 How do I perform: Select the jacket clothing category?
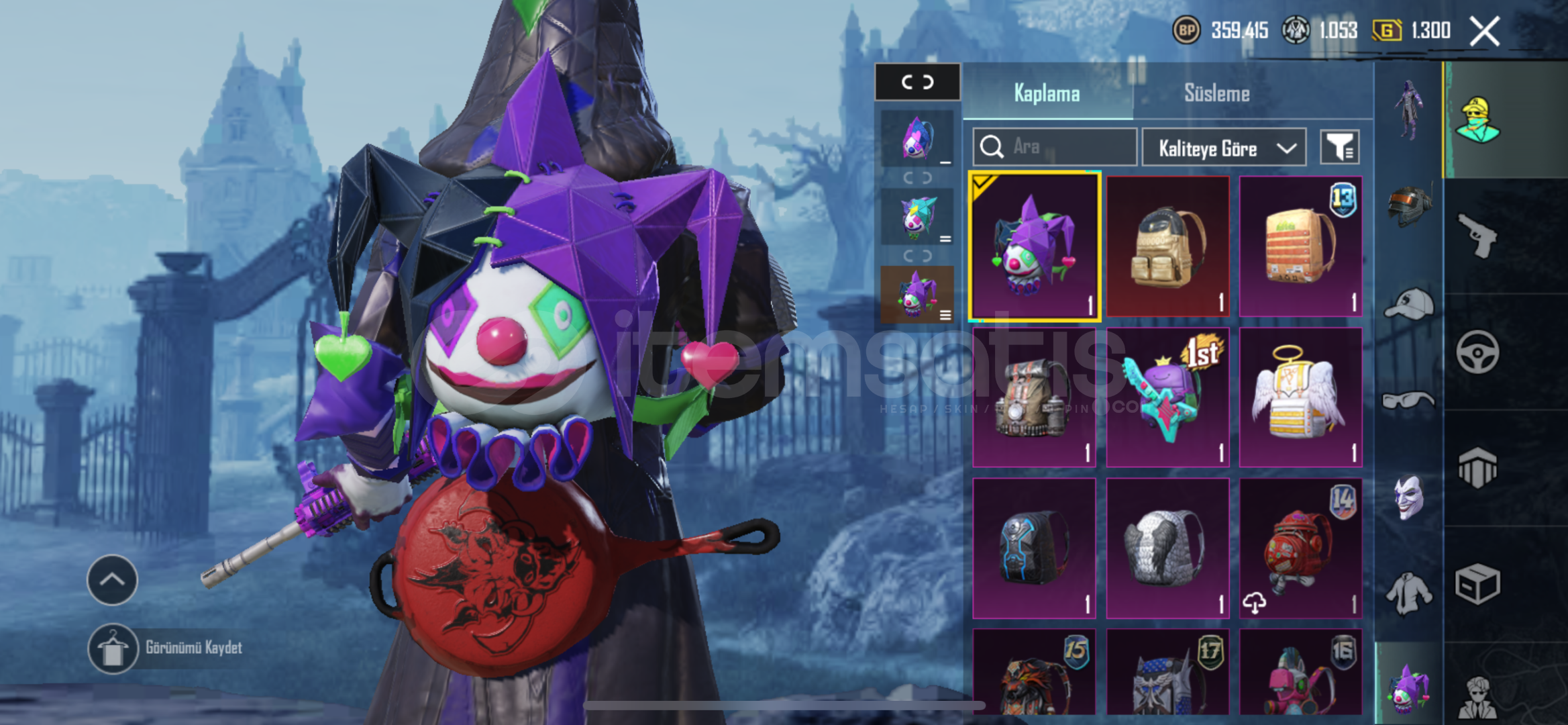[x=1409, y=593]
